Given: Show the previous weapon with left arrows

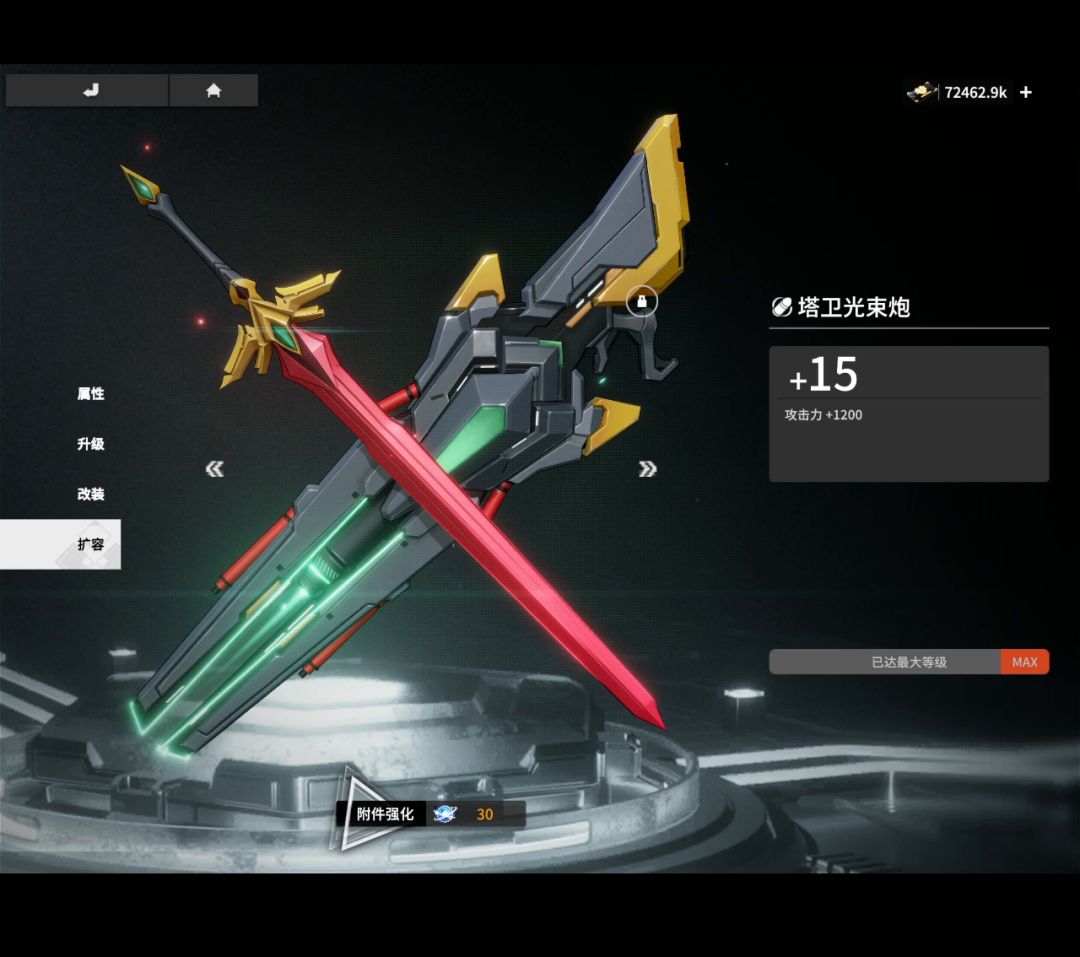Looking at the screenshot, I should (215, 469).
